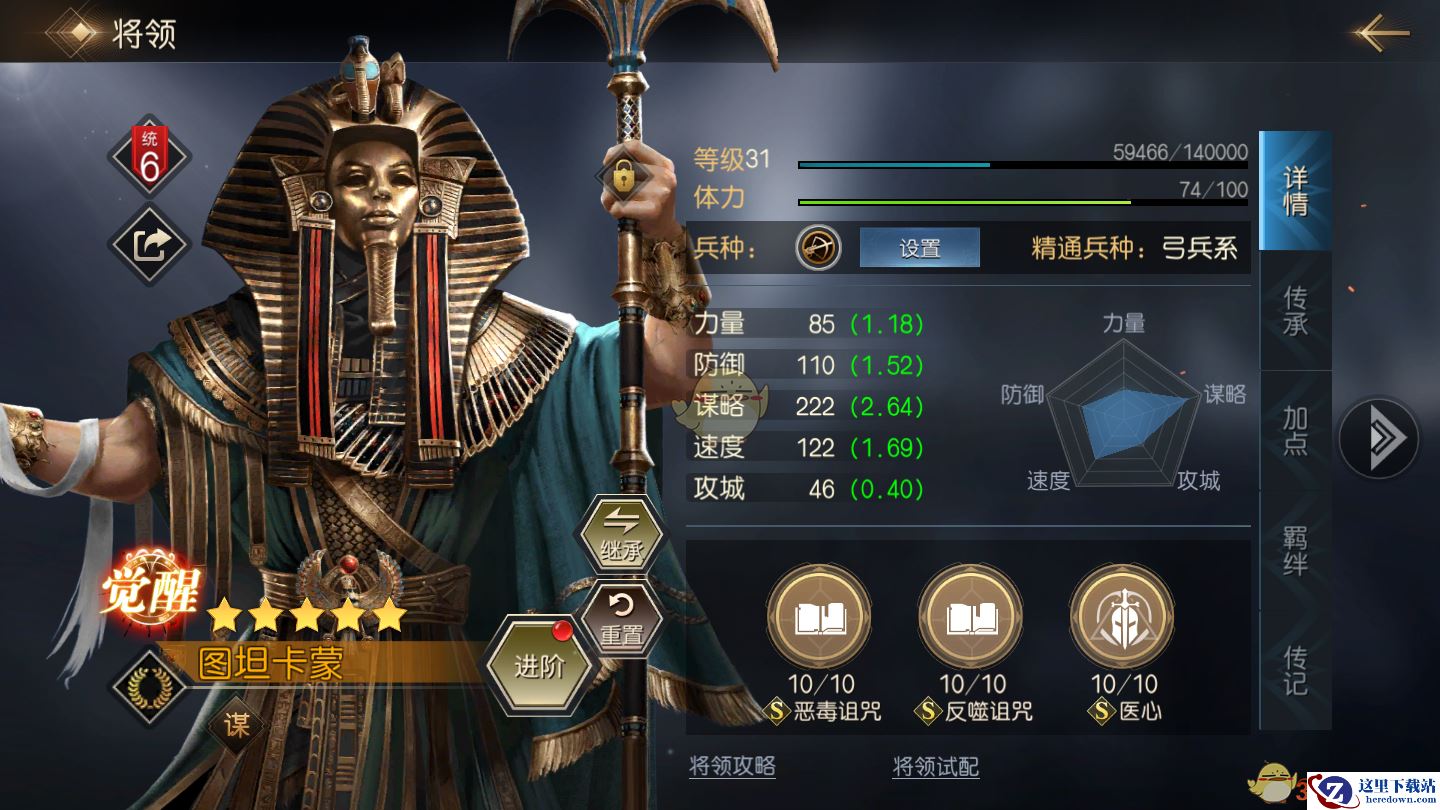Viewport: 1440px width, 810px height.
Task: Open the 将领试配 link
Action: coord(935,766)
